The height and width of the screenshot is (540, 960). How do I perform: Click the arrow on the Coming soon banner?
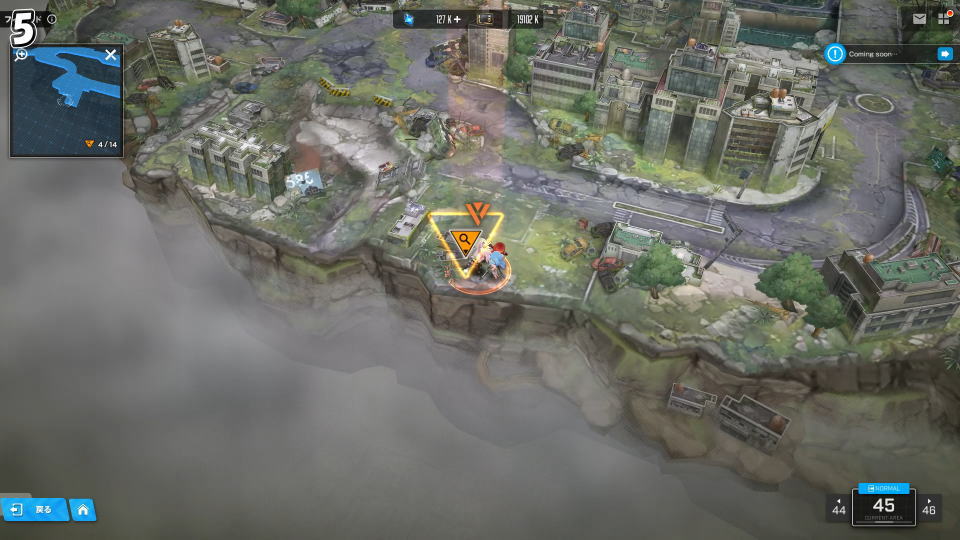click(944, 54)
